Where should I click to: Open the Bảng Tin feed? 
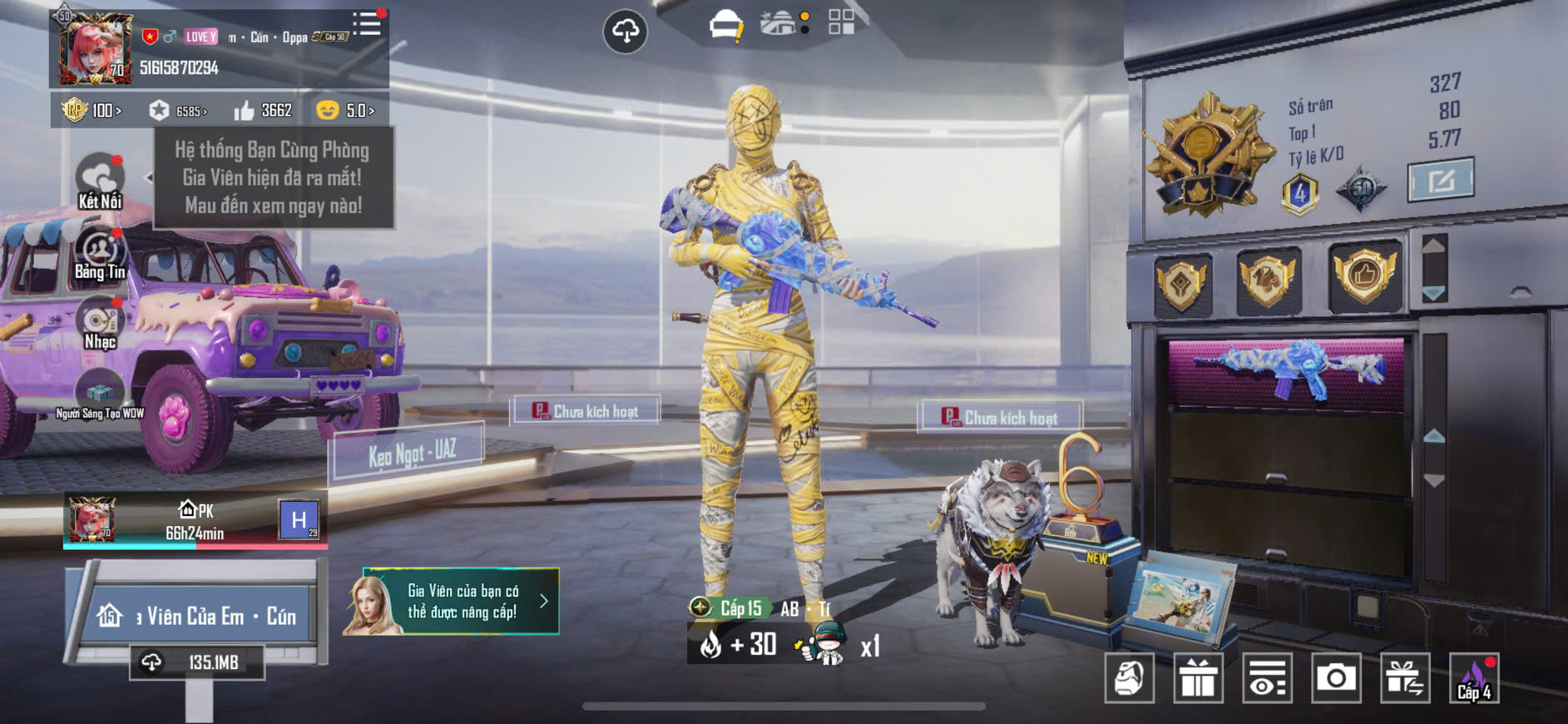tap(100, 254)
